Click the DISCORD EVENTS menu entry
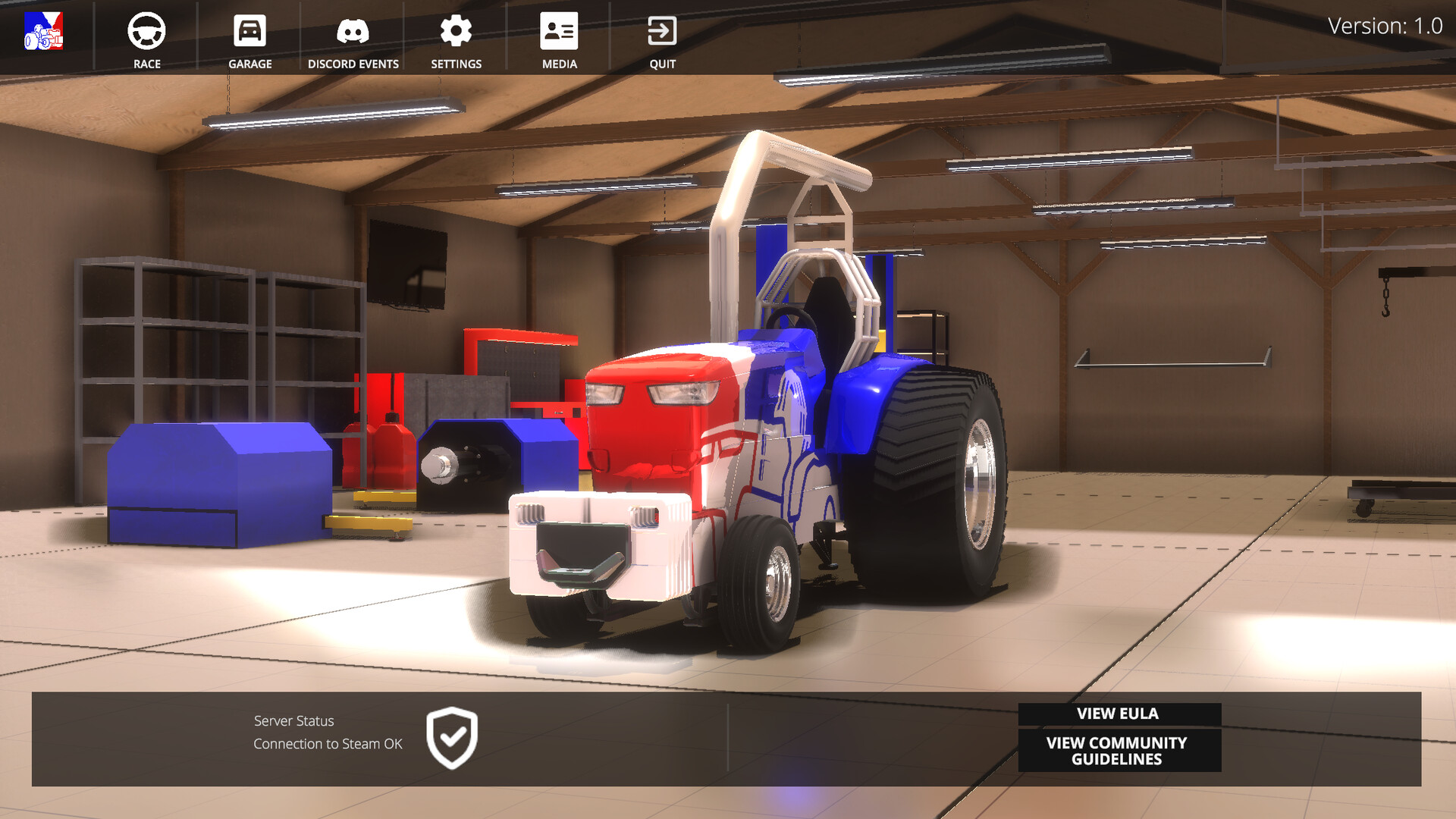1456x819 pixels. coord(353,64)
